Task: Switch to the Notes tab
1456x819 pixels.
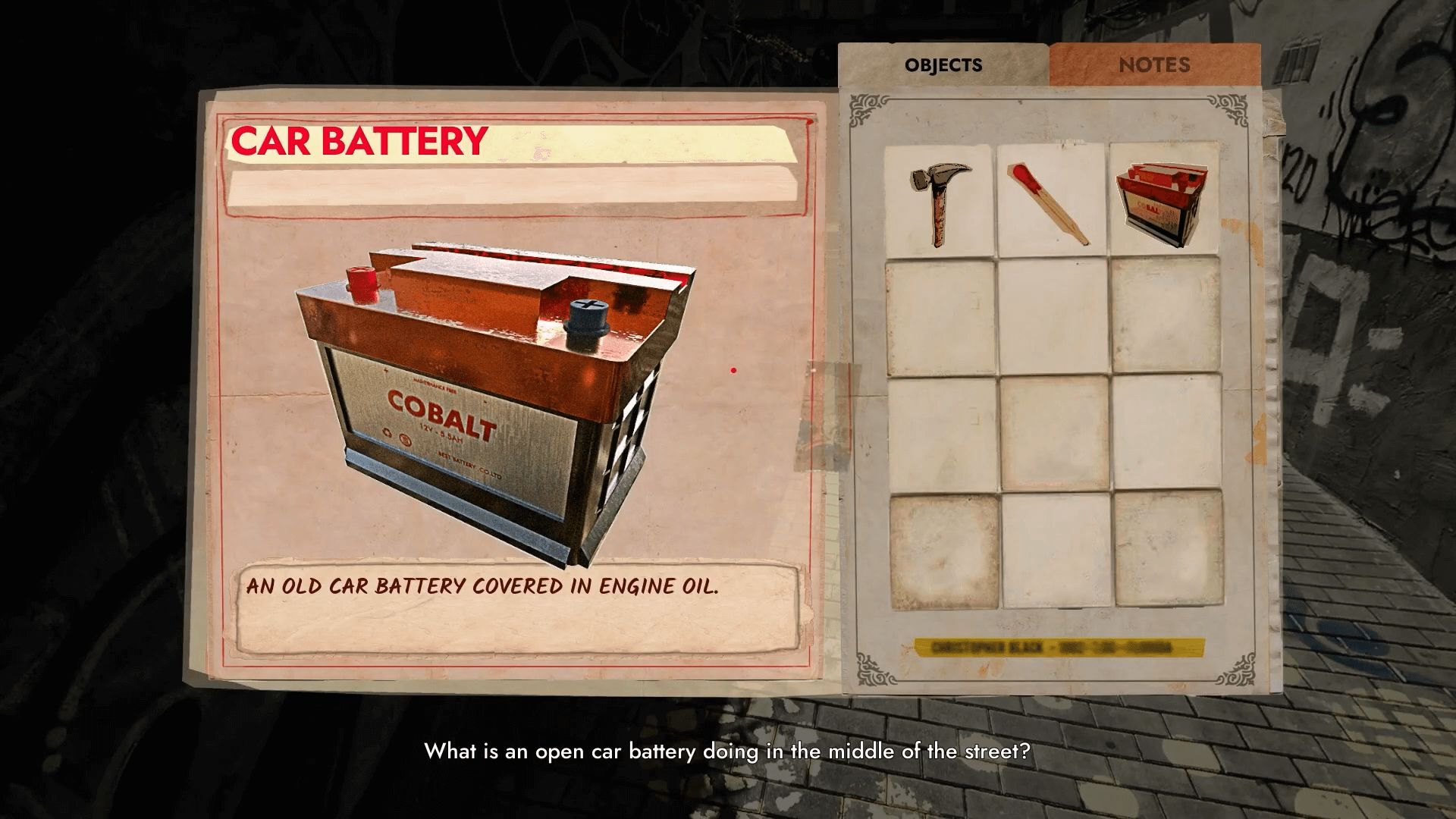Action: [x=1154, y=65]
